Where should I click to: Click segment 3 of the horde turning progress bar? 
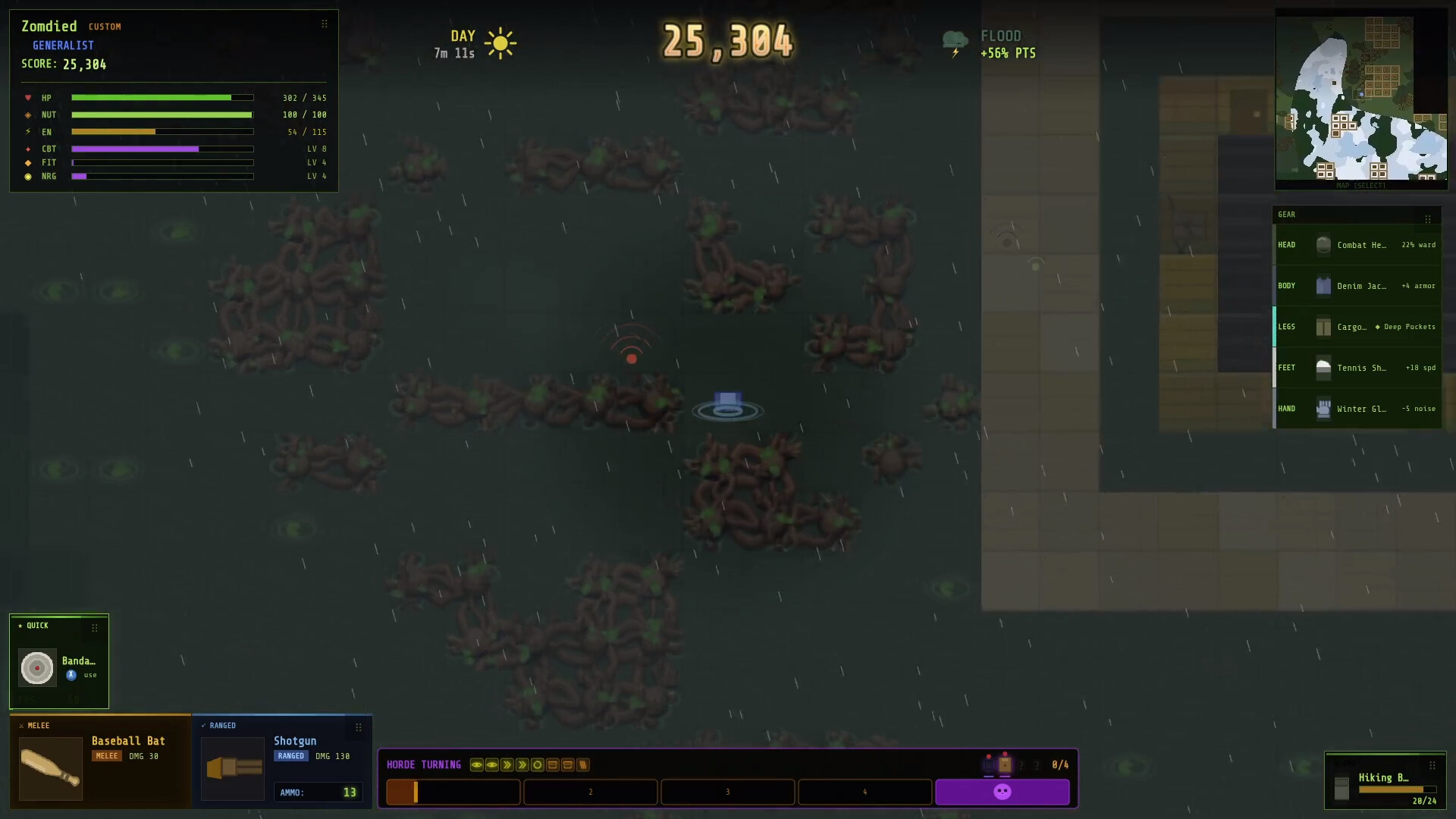pos(728,792)
